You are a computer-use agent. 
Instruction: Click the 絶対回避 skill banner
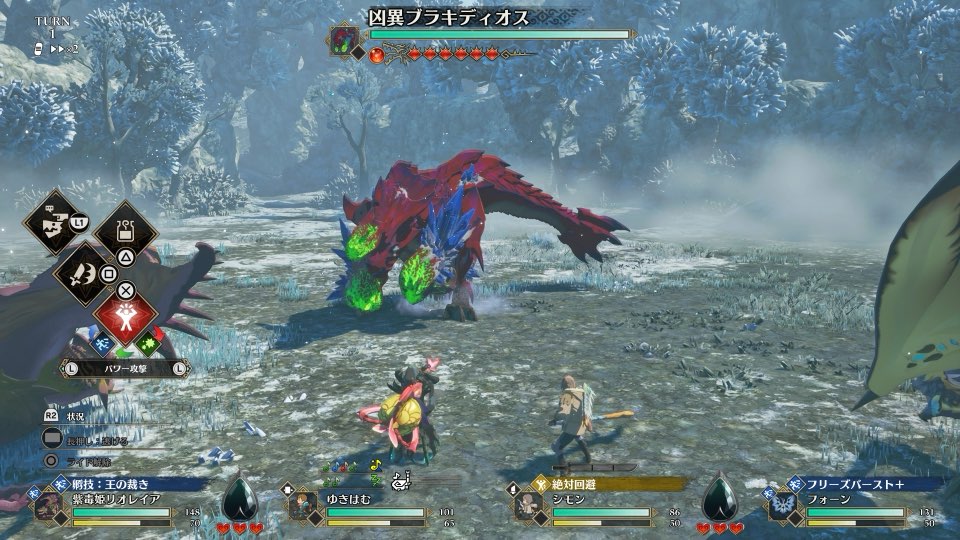coord(610,484)
